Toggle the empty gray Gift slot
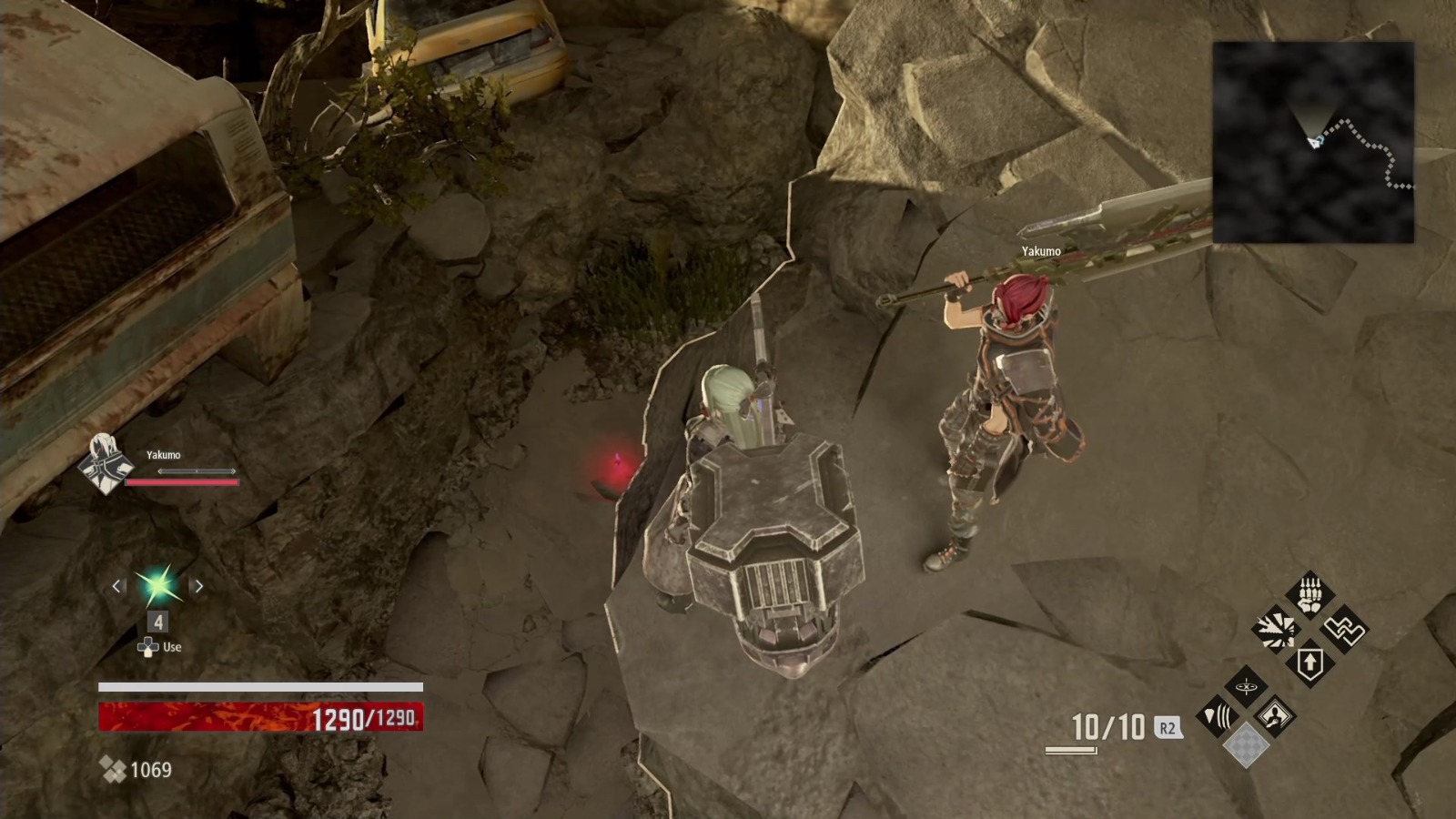The height and width of the screenshot is (819, 1456). [x=1247, y=746]
